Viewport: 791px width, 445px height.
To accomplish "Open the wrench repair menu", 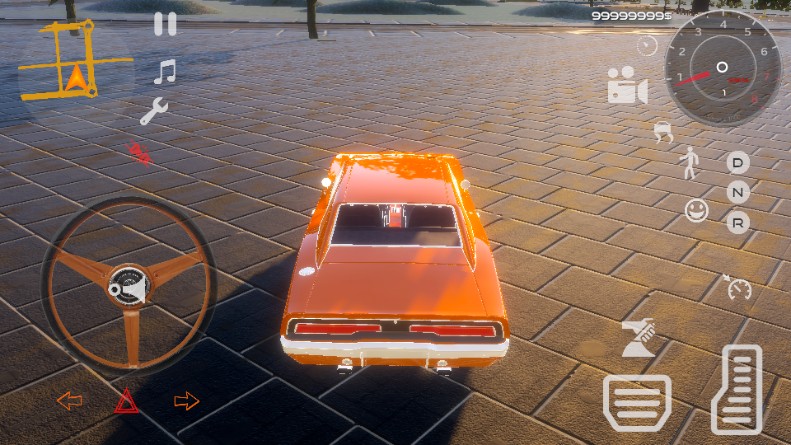I will (x=154, y=112).
